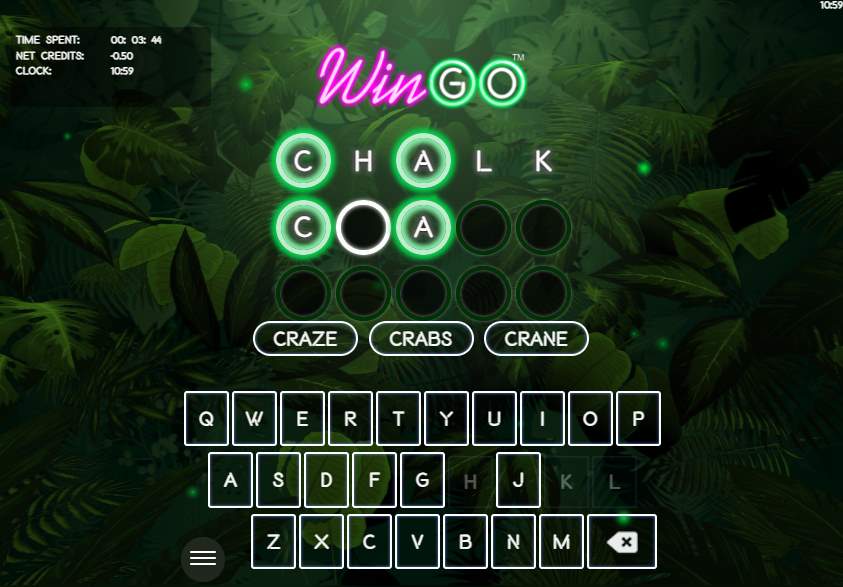
Task: Tap the letter S key
Action: (x=279, y=480)
